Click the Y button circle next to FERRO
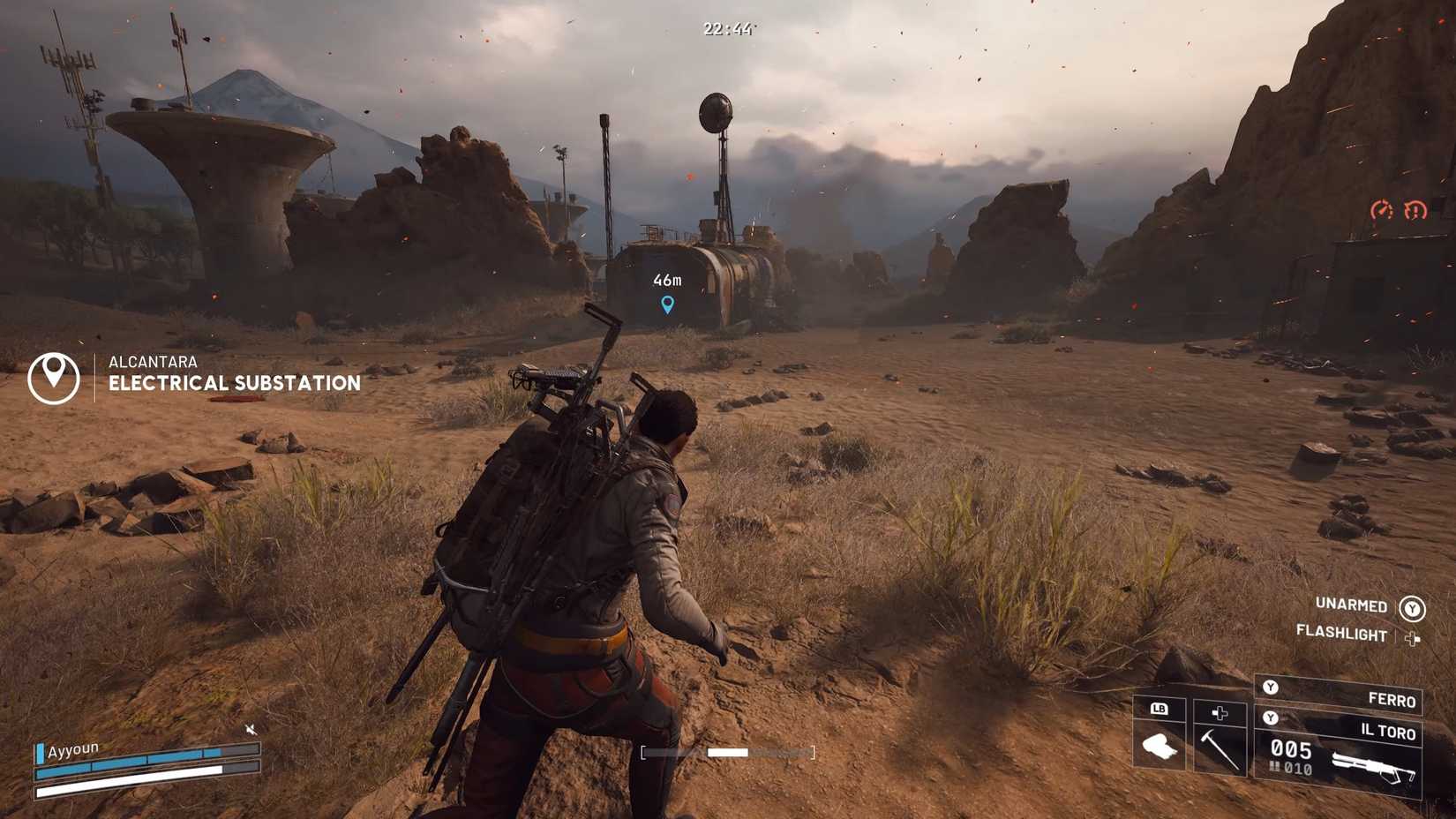1456x819 pixels. (x=1270, y=688)
